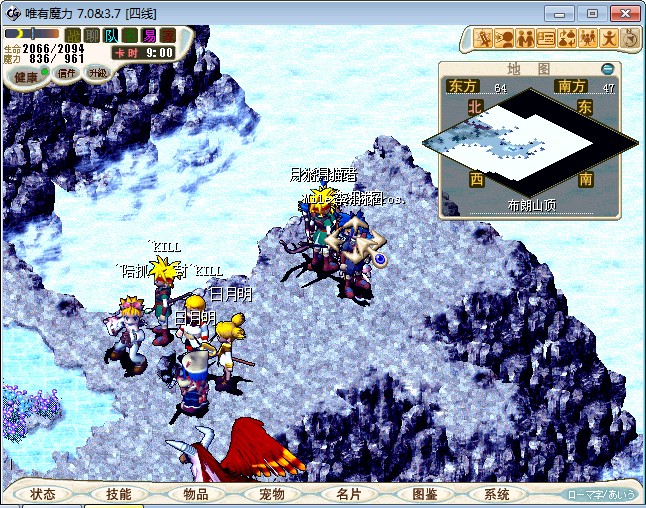Open the 系统 (System) menu
The width and height of the screenshot is (646, 508).
[x=497, y=494]
